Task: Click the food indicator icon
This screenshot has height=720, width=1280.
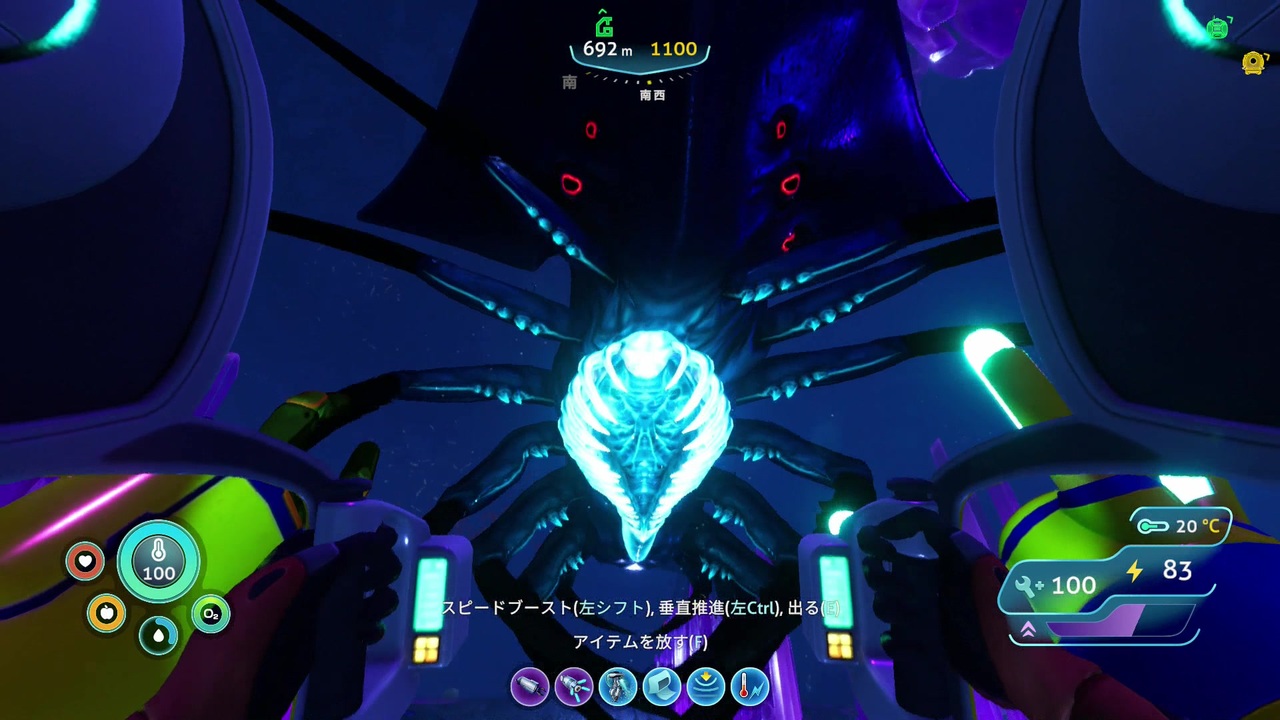Action: (108, 613)
